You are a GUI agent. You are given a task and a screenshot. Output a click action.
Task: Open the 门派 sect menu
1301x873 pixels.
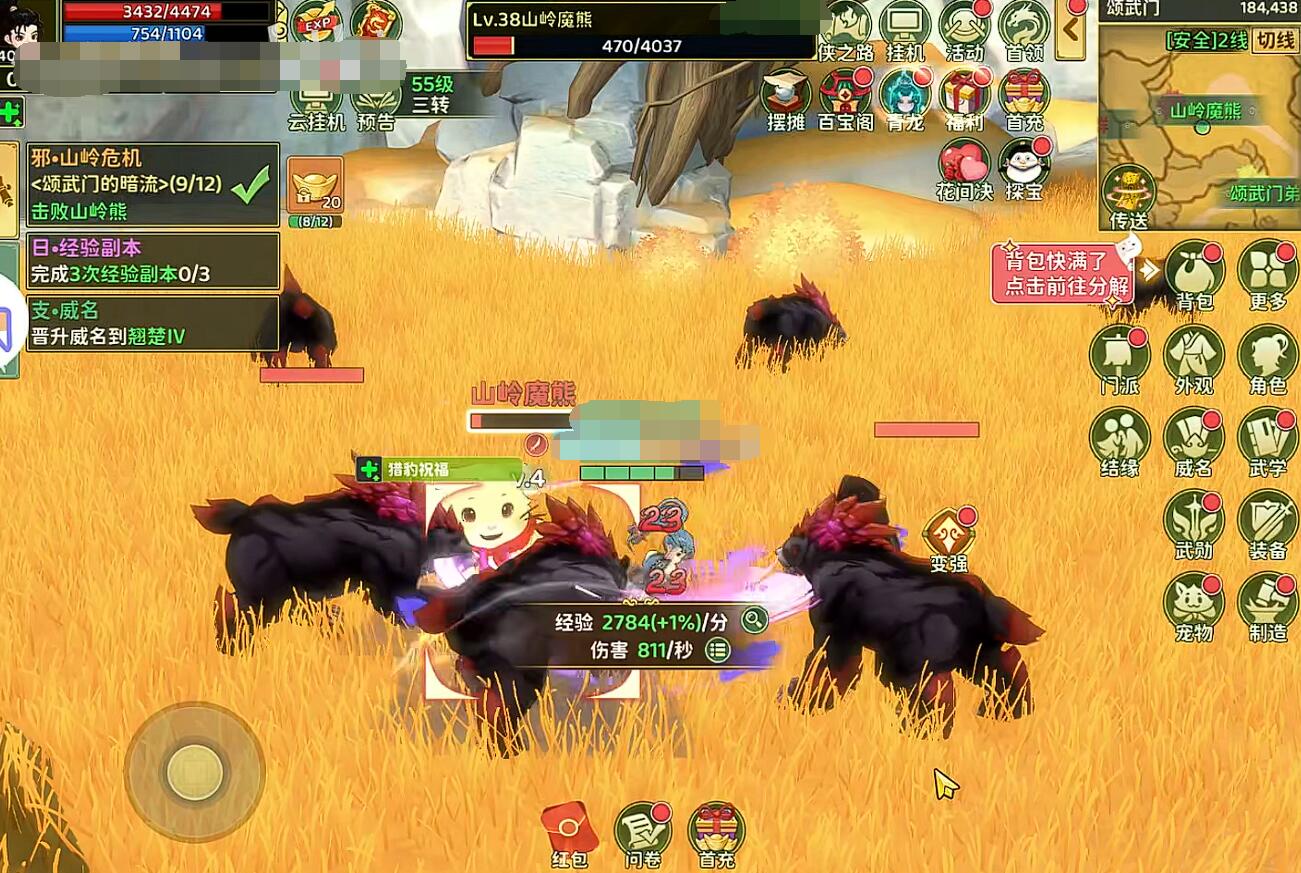(x=1119, y=357)
